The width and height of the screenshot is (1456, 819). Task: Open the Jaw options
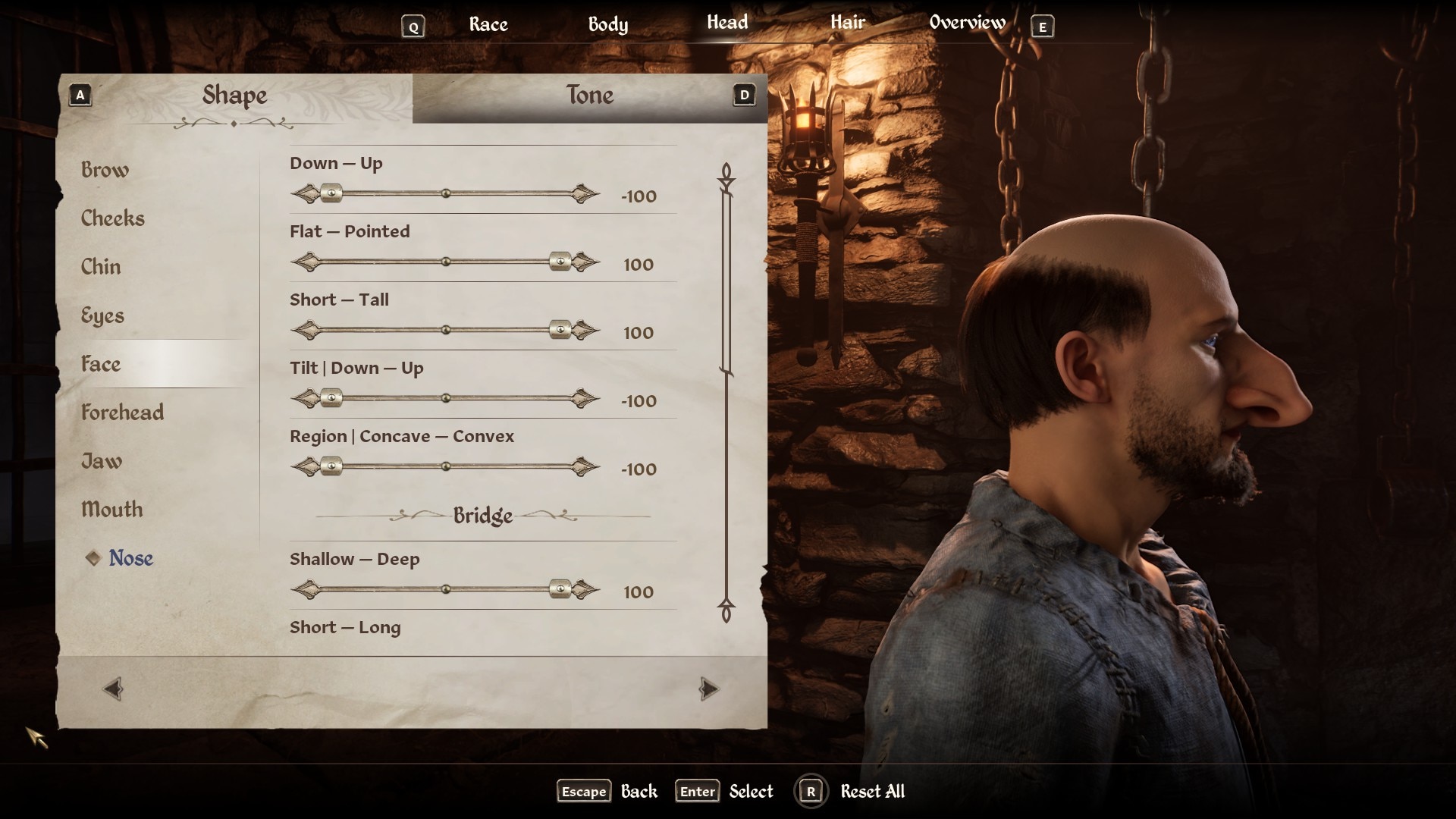102,461
